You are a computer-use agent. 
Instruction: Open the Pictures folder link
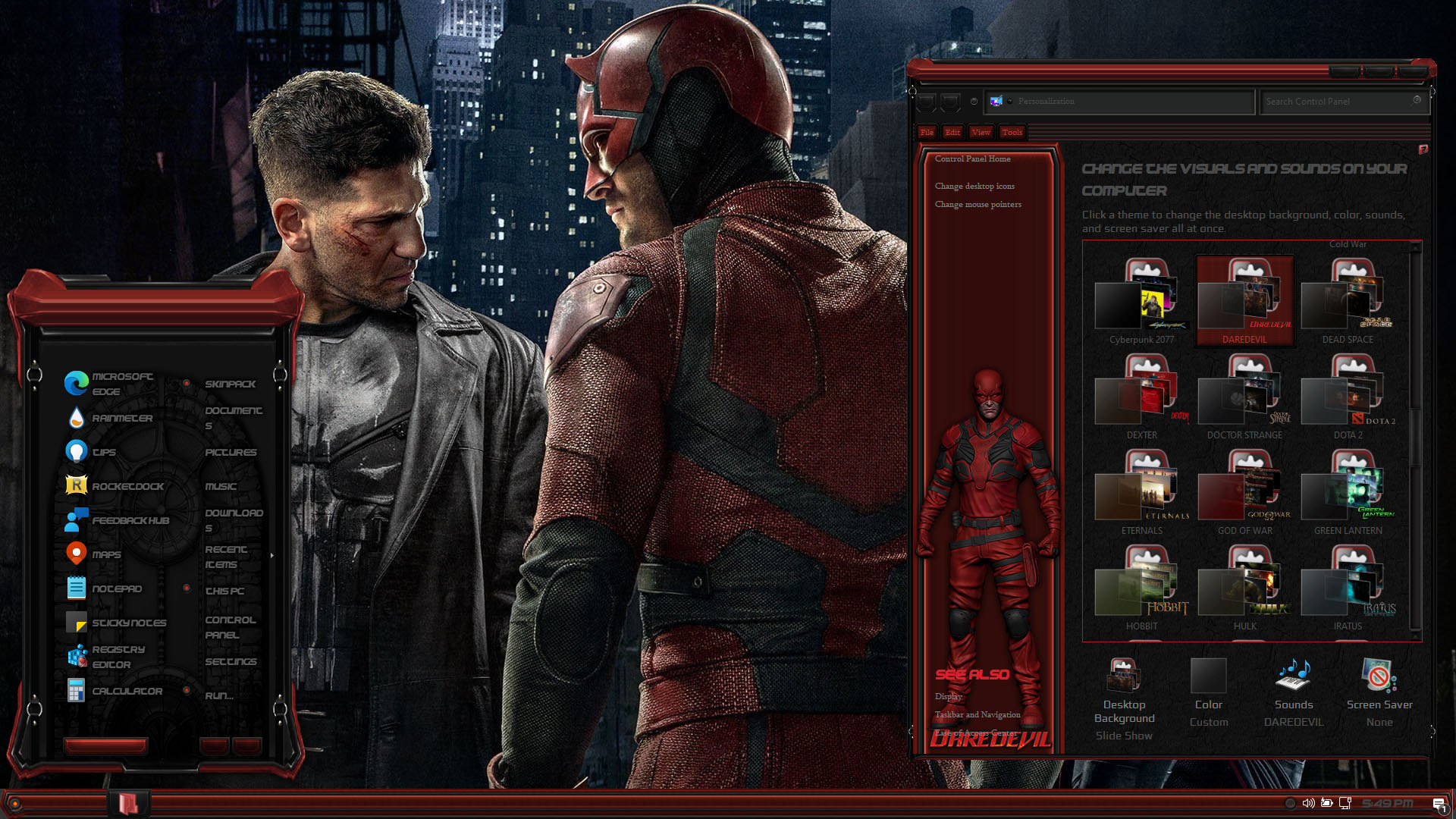(231, 452)
